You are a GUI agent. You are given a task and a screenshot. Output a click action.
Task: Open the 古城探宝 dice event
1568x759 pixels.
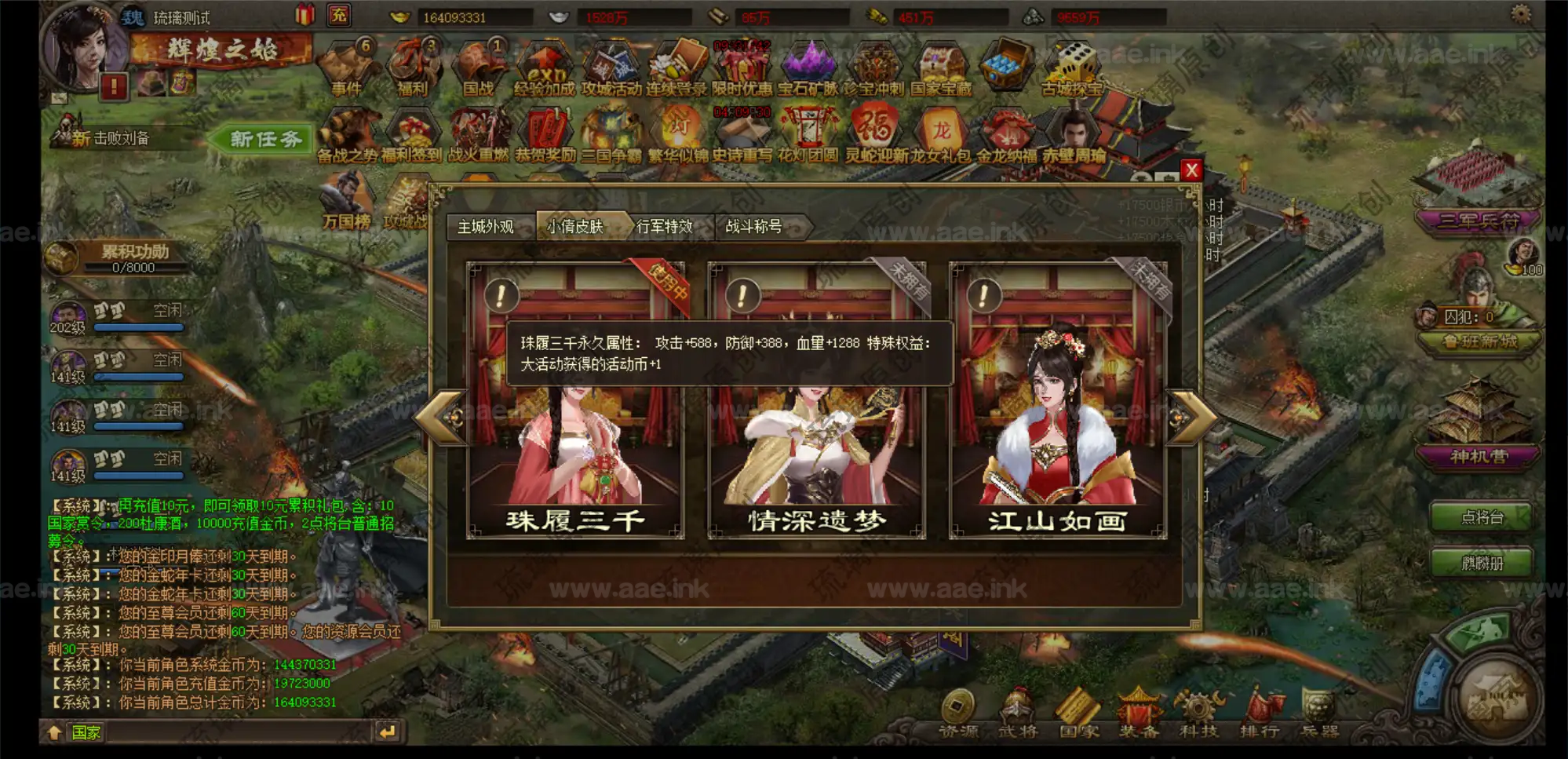click(x=1072, y=69)
